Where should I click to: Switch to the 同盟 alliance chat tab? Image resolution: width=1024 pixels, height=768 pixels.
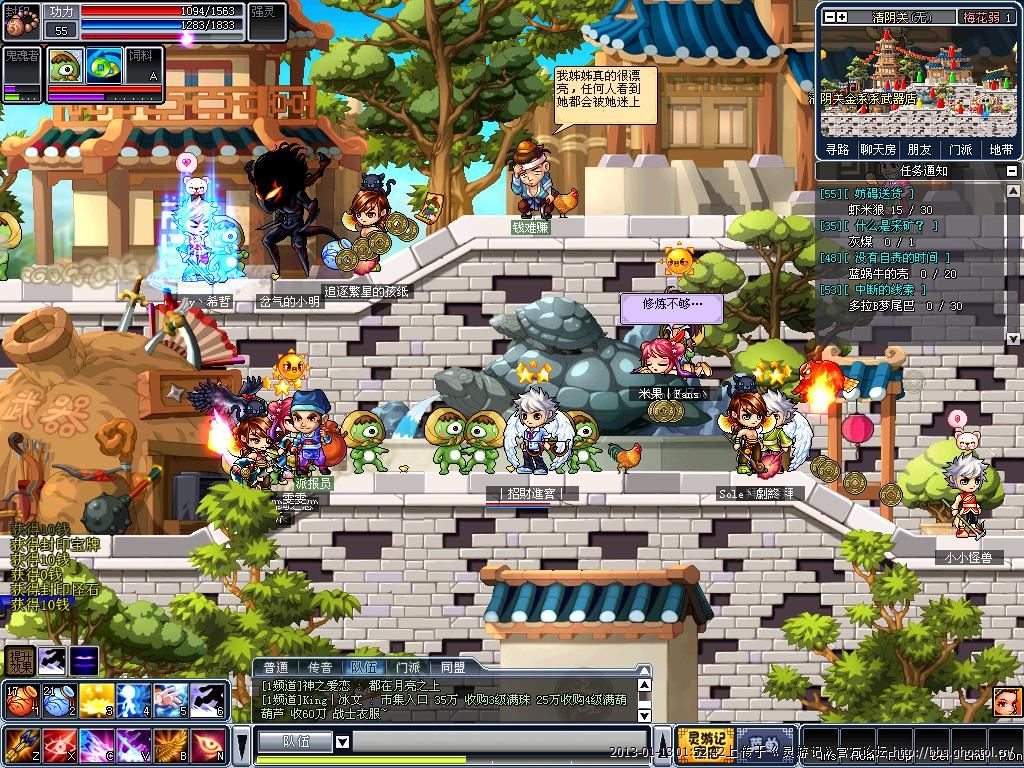(452, 667)
